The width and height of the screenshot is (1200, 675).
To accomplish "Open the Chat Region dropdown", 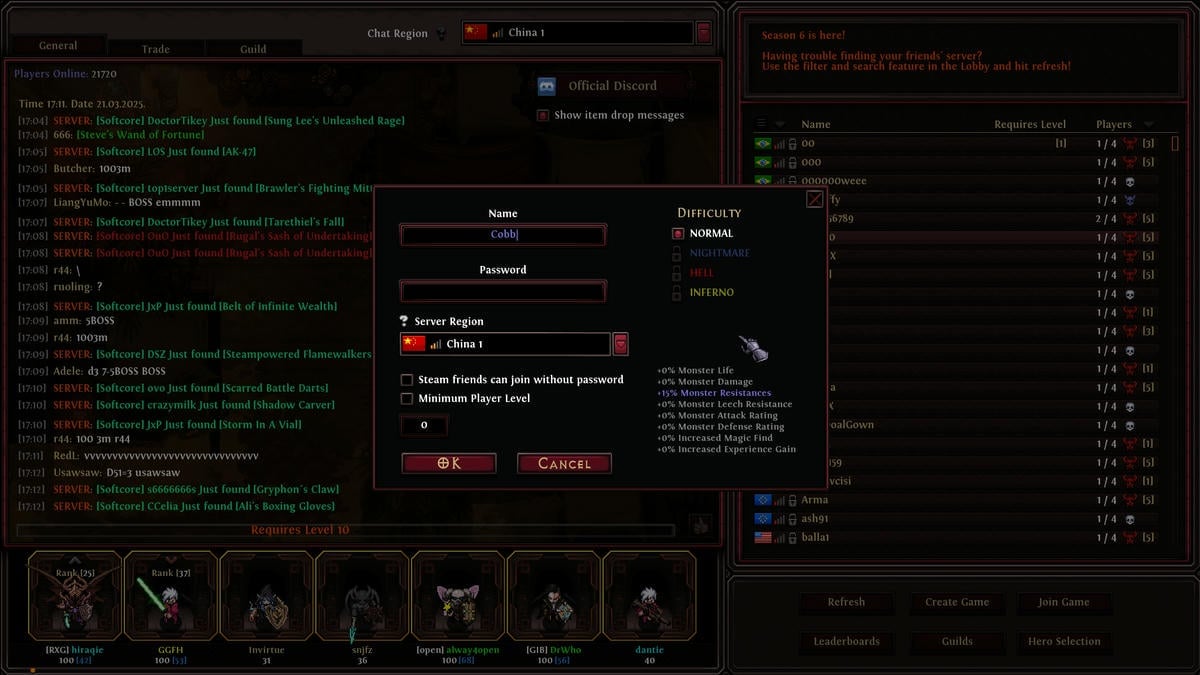I will [x=703, y=33].
